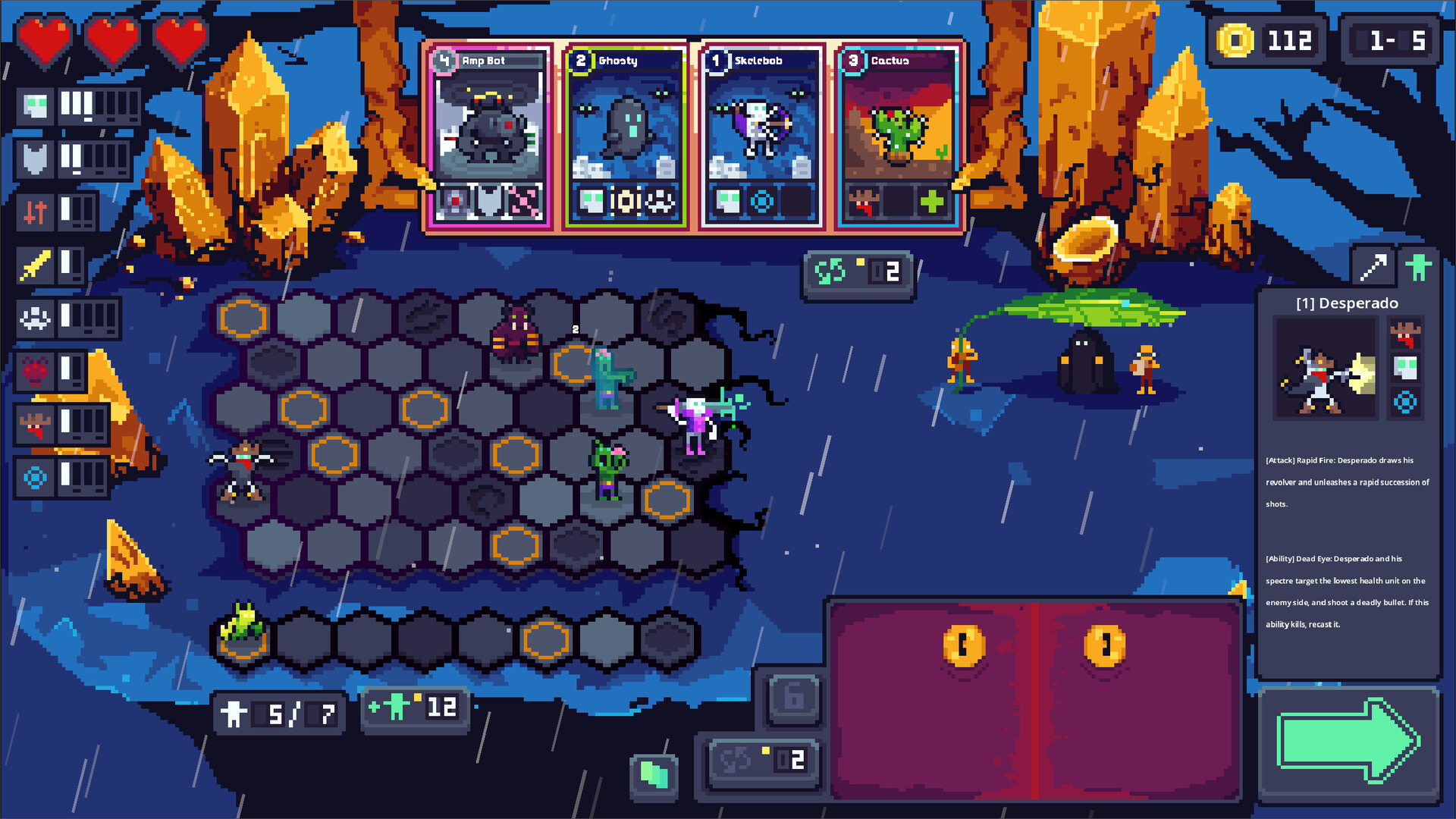Viewport: 1456px width, 819px height.
Task: Click the +12 recruit button
Action: [x=415, y=708]
